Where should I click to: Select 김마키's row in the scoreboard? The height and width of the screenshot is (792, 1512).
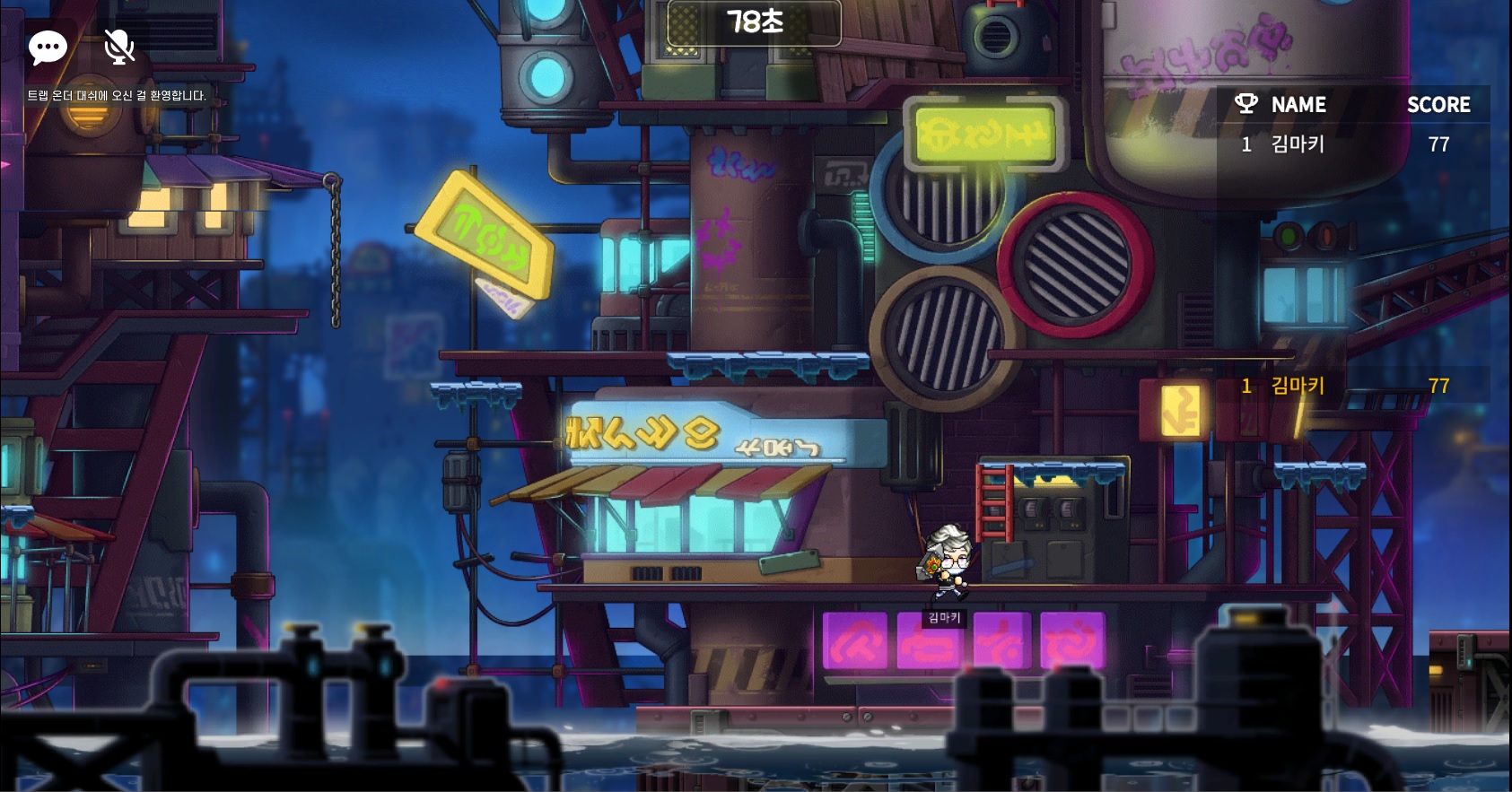coord(1353,144)
